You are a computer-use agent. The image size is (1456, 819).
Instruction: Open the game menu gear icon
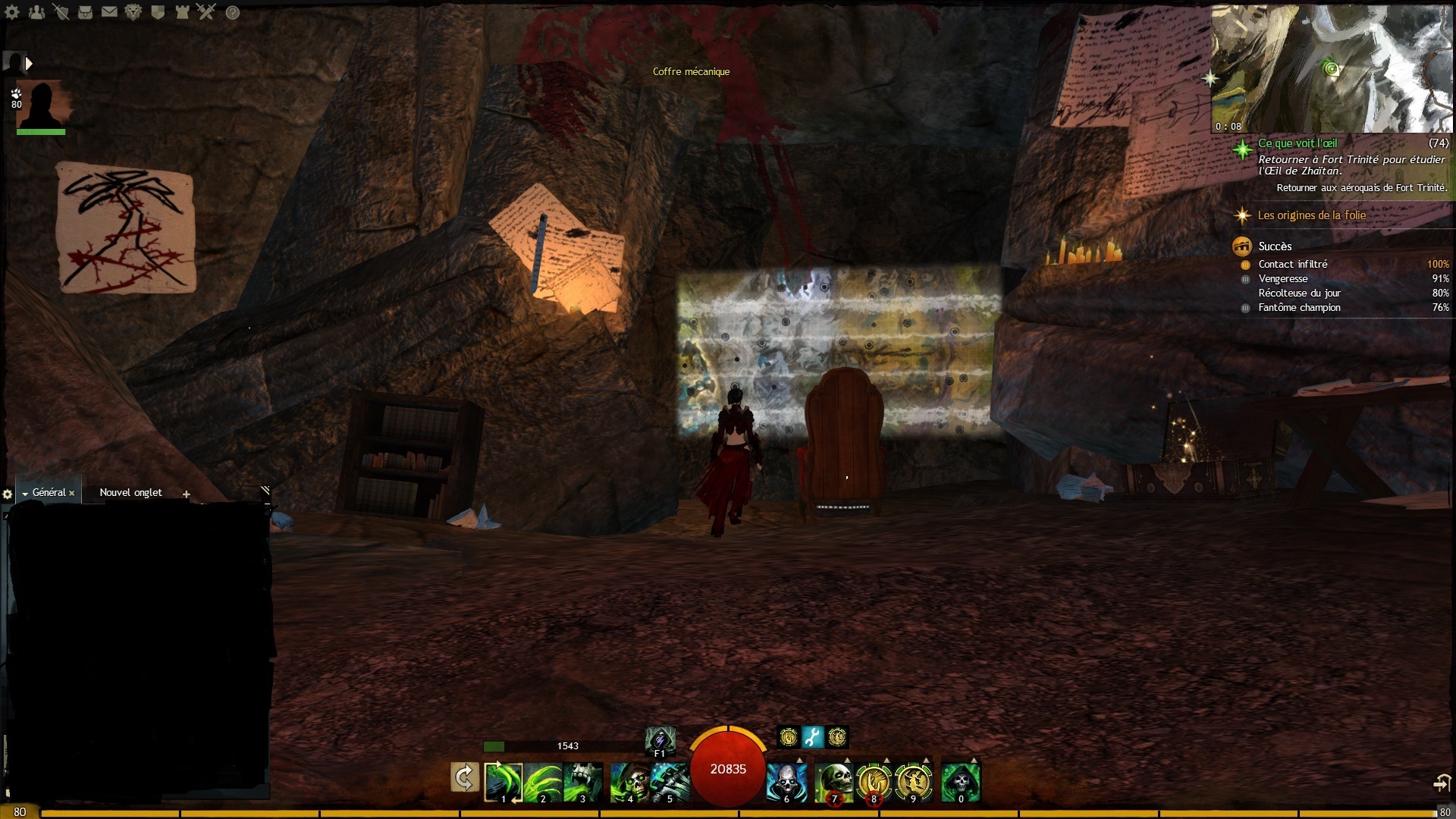[x=12, y=12]
